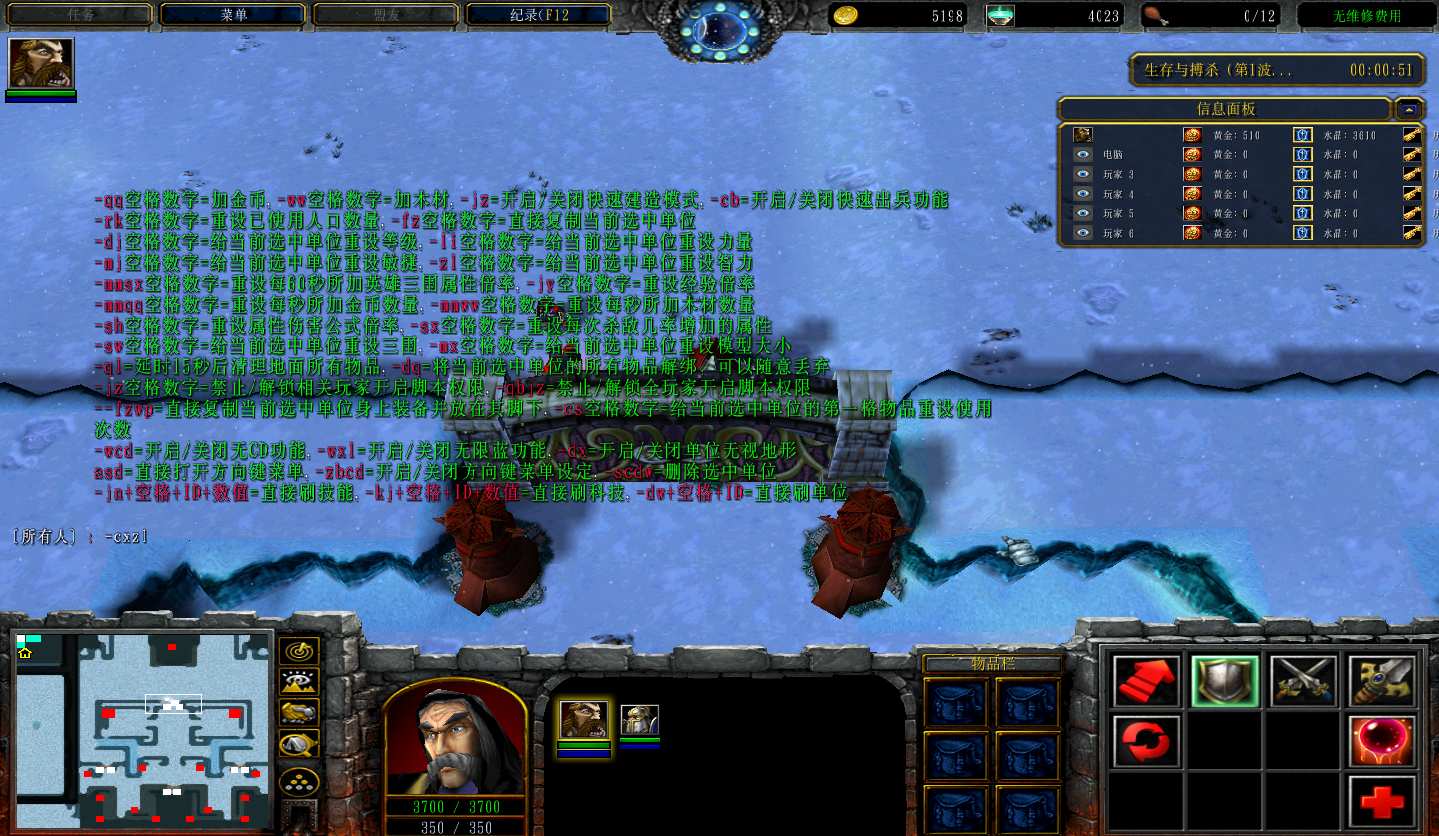1439x836 pixels.
Task: Click the minimap to move the camera
Action: coord(145,730)
